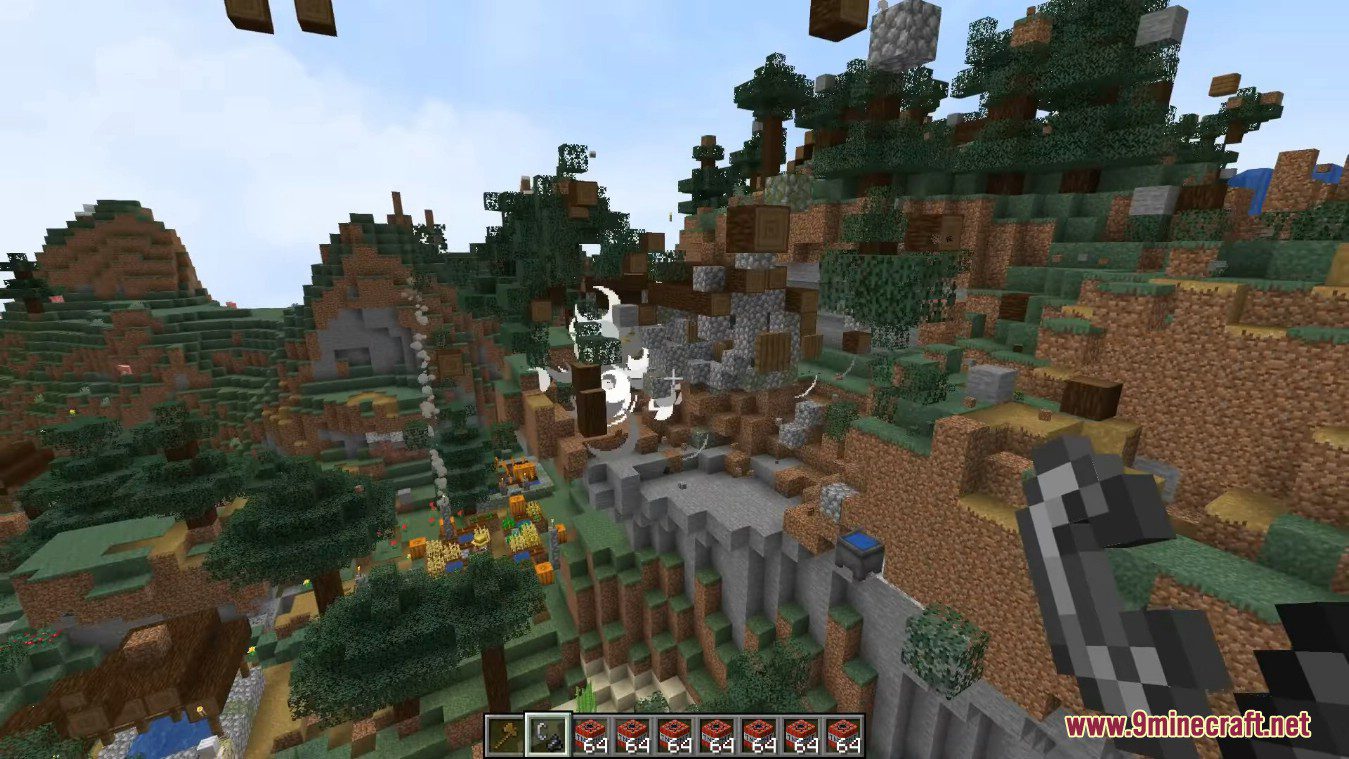Image resolution: width=1349 pixels, height=759 pixels.
Task: Select the TNT in hotbar slot four
Action: 633,733
